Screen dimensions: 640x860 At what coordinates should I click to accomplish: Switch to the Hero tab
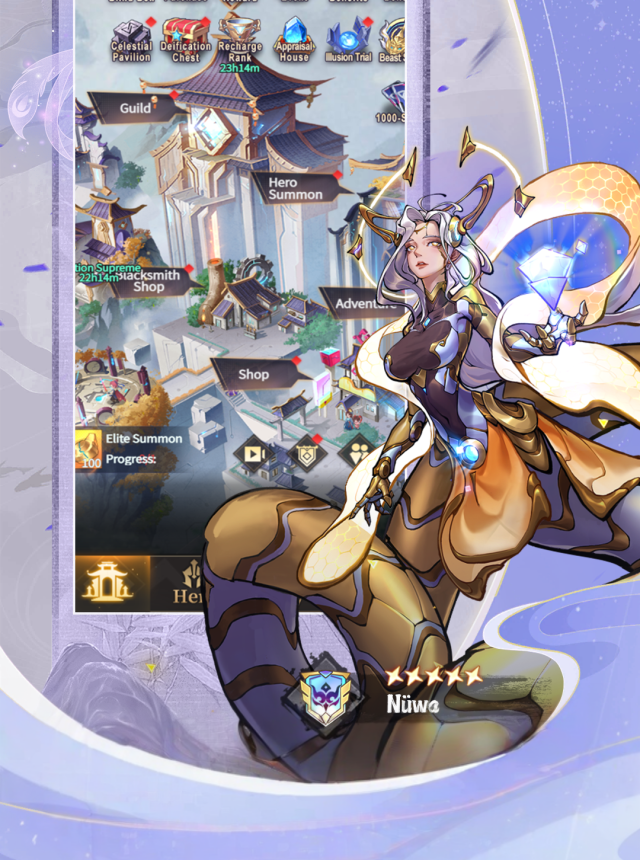[185, 583]
